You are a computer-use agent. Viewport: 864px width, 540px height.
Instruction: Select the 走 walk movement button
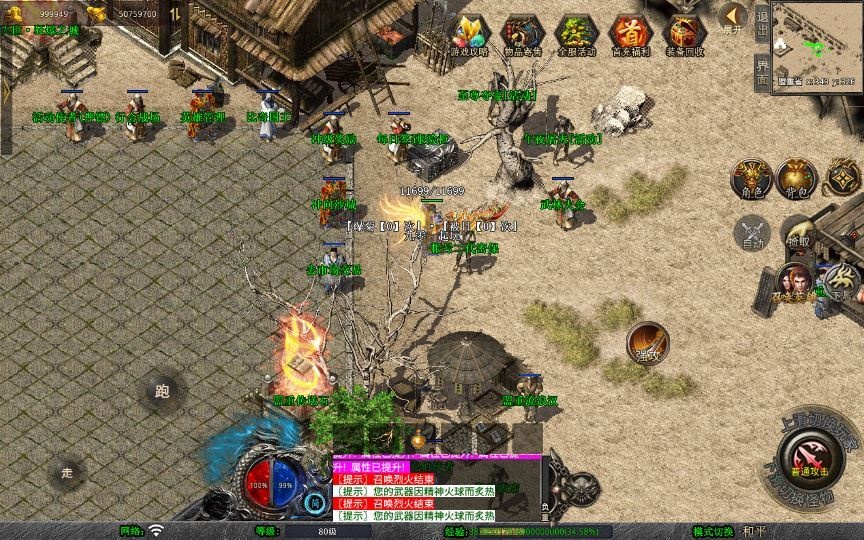(67, 471)
